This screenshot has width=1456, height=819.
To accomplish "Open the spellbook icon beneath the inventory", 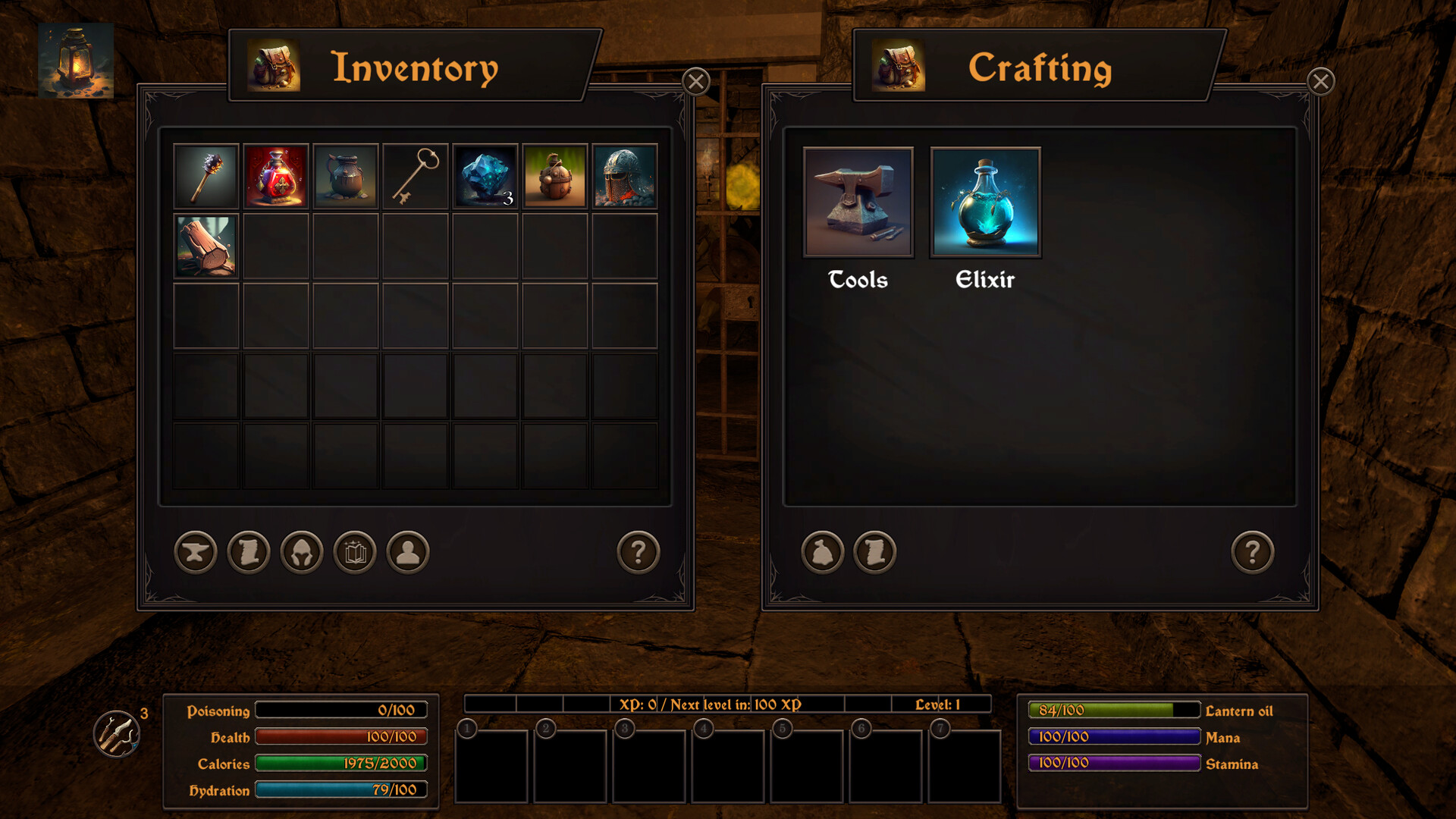I will tap(353, 552).
